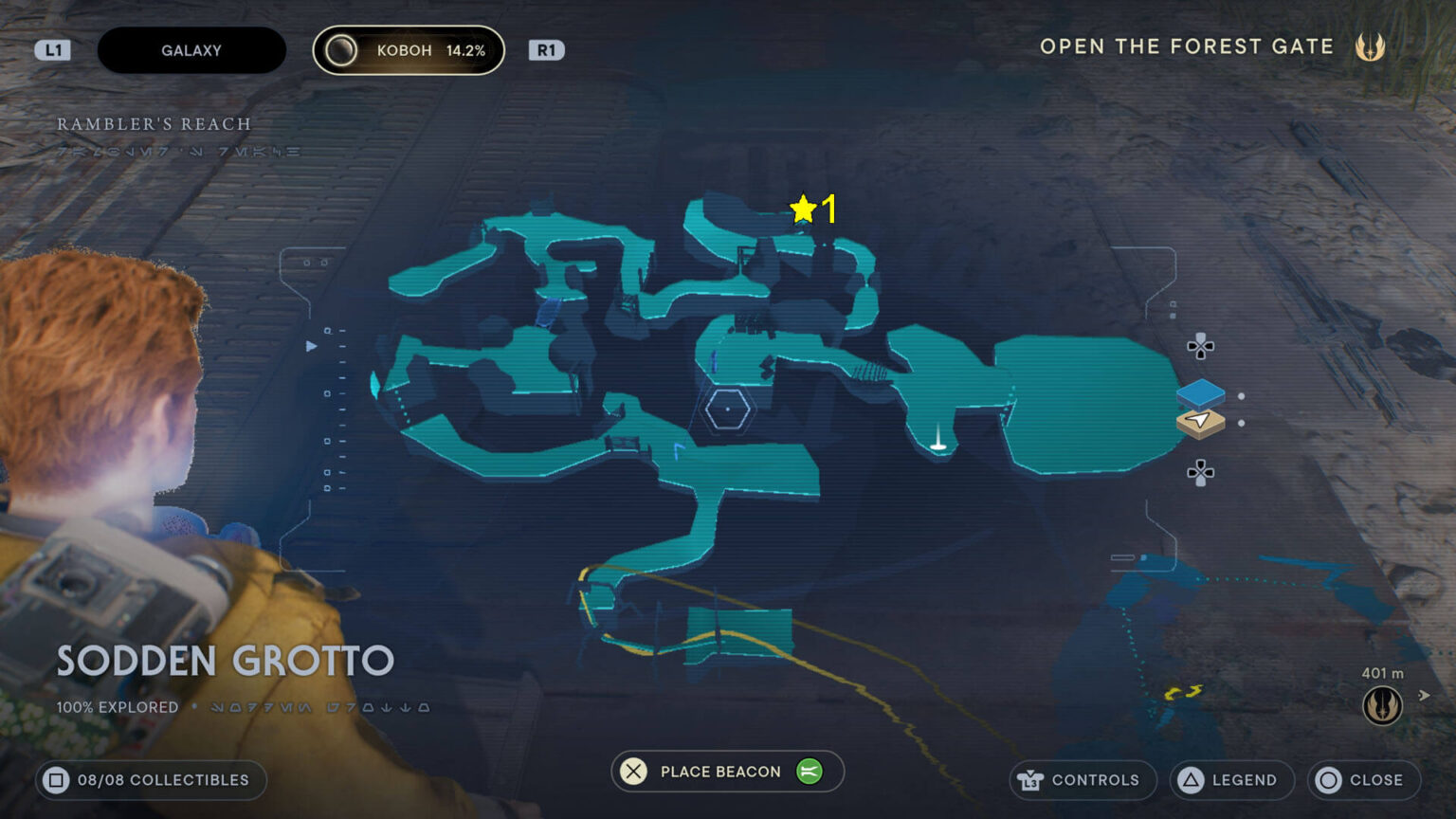Advance to the next planet using R1
The height and width of the screenshot is (819, 1456).
(545, 49)
